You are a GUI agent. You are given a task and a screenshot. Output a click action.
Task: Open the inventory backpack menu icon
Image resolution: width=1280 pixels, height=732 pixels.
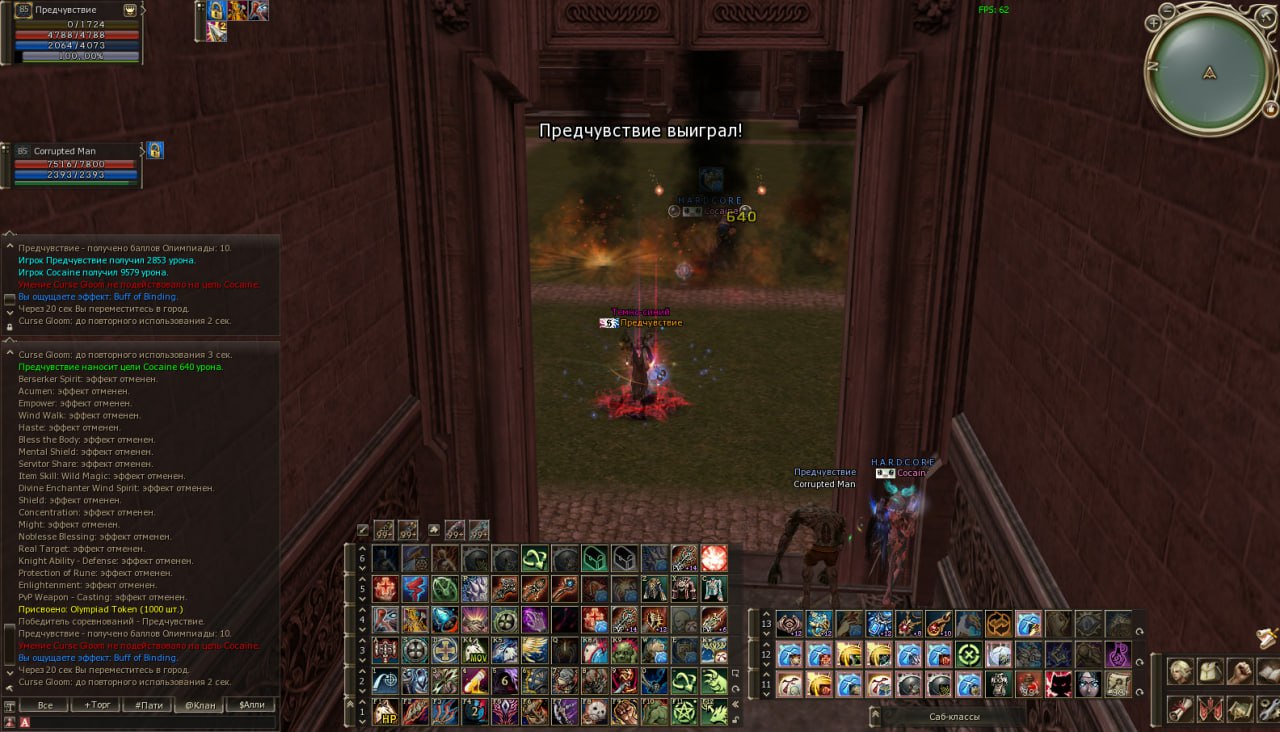1210,672
